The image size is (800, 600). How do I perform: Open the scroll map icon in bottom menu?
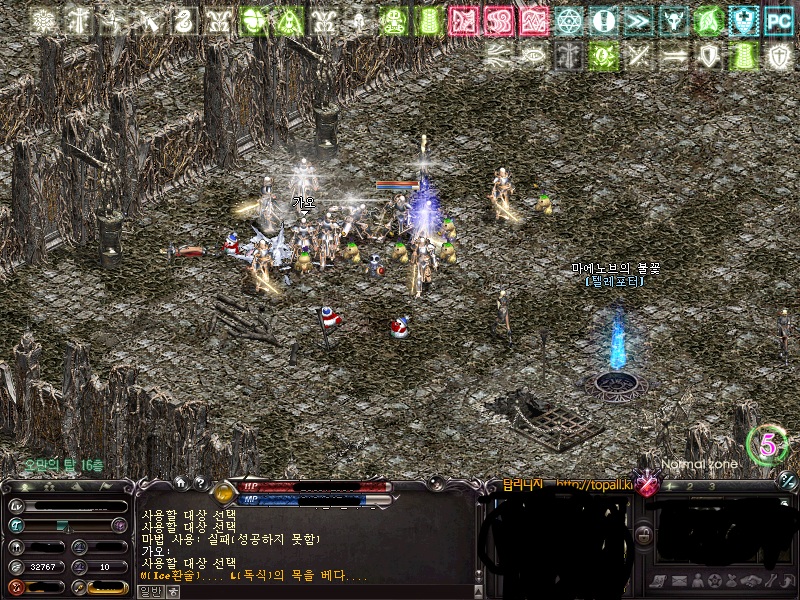pyautogui.click(x=660, y=581)
